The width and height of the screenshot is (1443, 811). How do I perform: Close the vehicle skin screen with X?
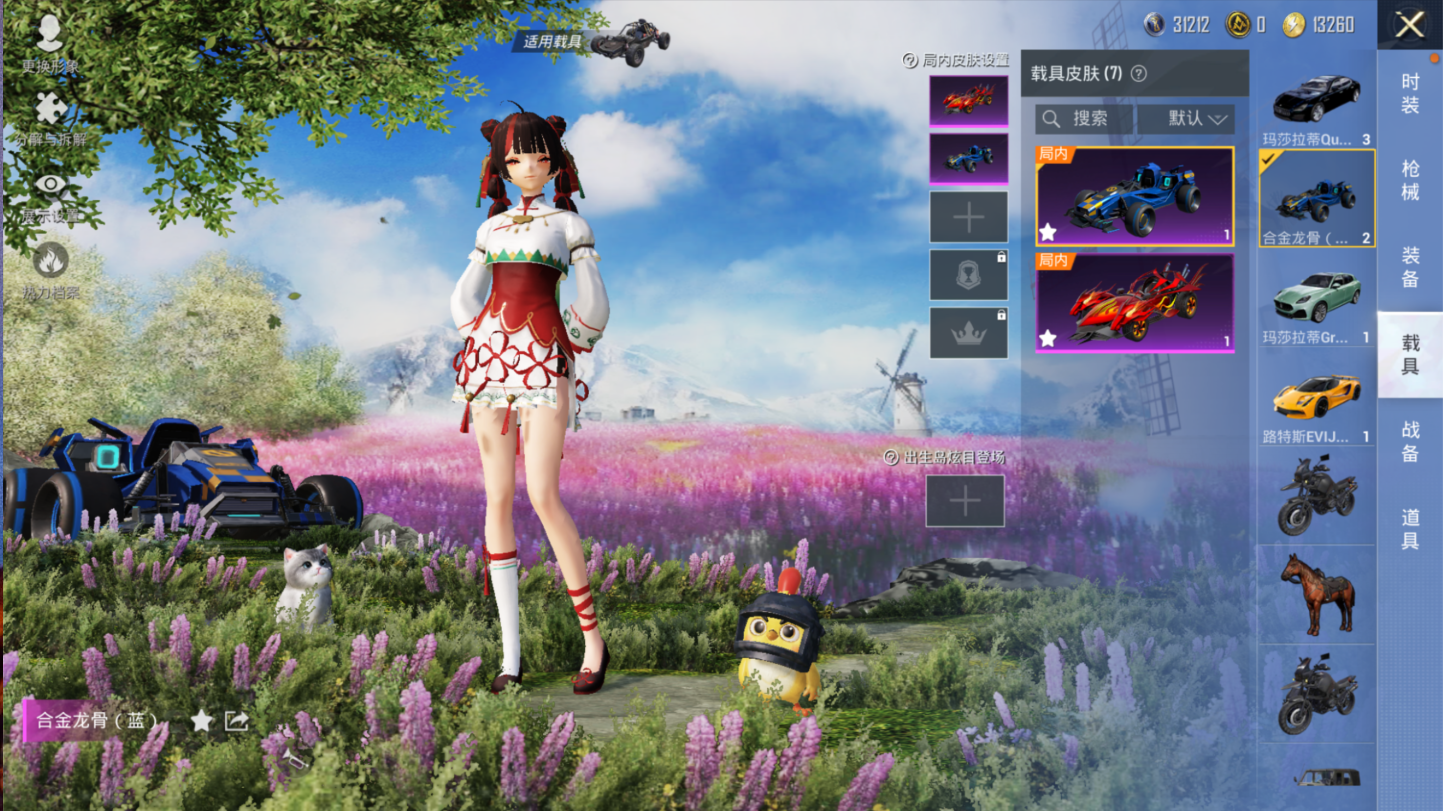(x=1410, y=25)
